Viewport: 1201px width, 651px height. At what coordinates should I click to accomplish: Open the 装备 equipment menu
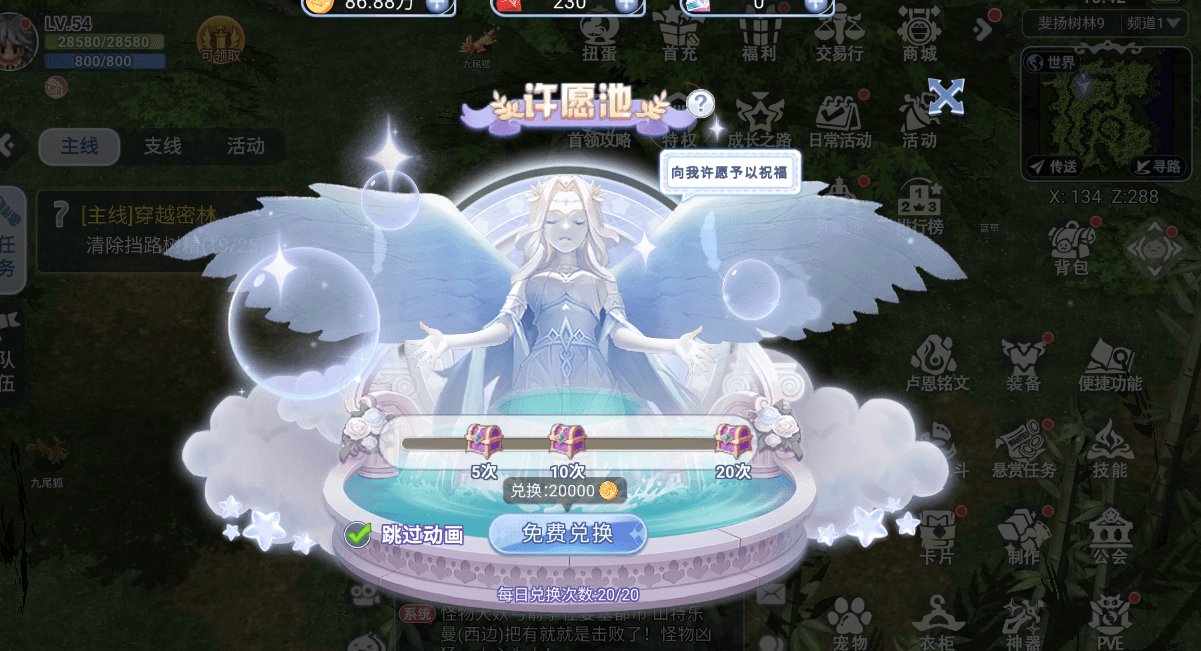1023,365
